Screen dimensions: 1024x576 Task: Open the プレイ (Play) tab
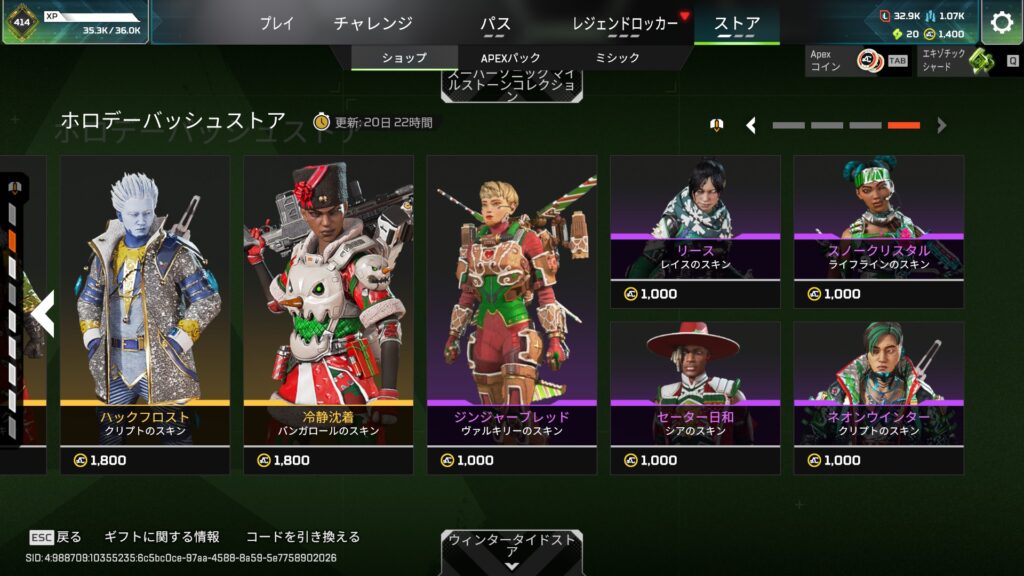click(x=277, y=23)
